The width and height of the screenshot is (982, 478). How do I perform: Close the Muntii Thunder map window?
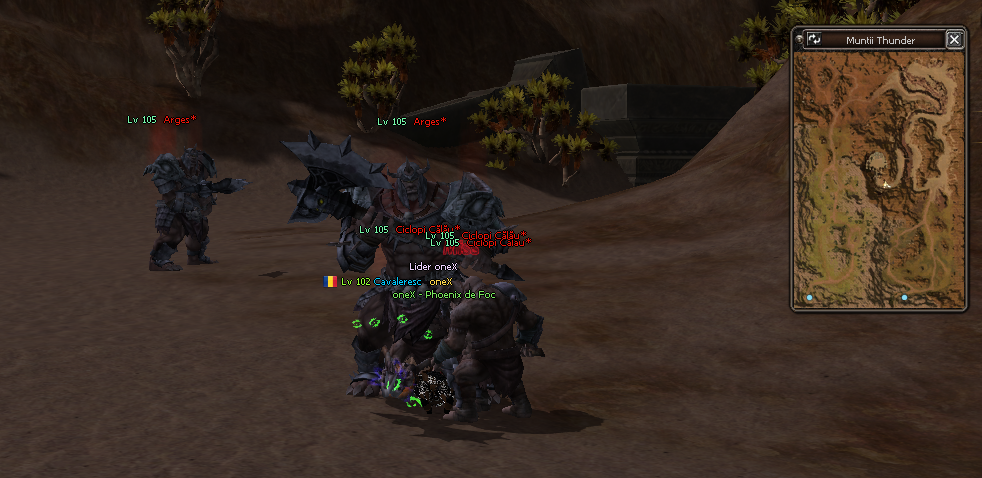[954, 40]
